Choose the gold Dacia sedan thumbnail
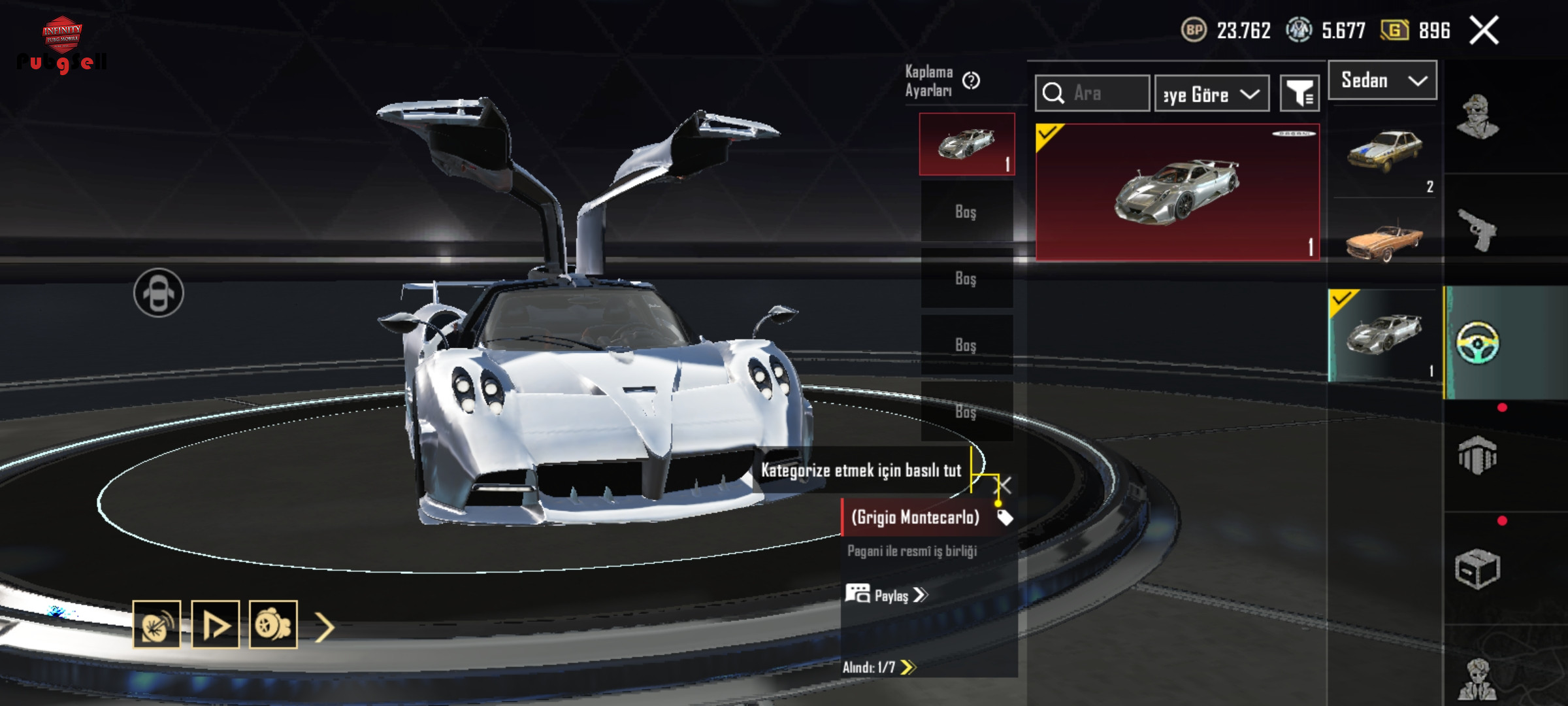Screen dimensions: 1568x706 click(1384, 152)
